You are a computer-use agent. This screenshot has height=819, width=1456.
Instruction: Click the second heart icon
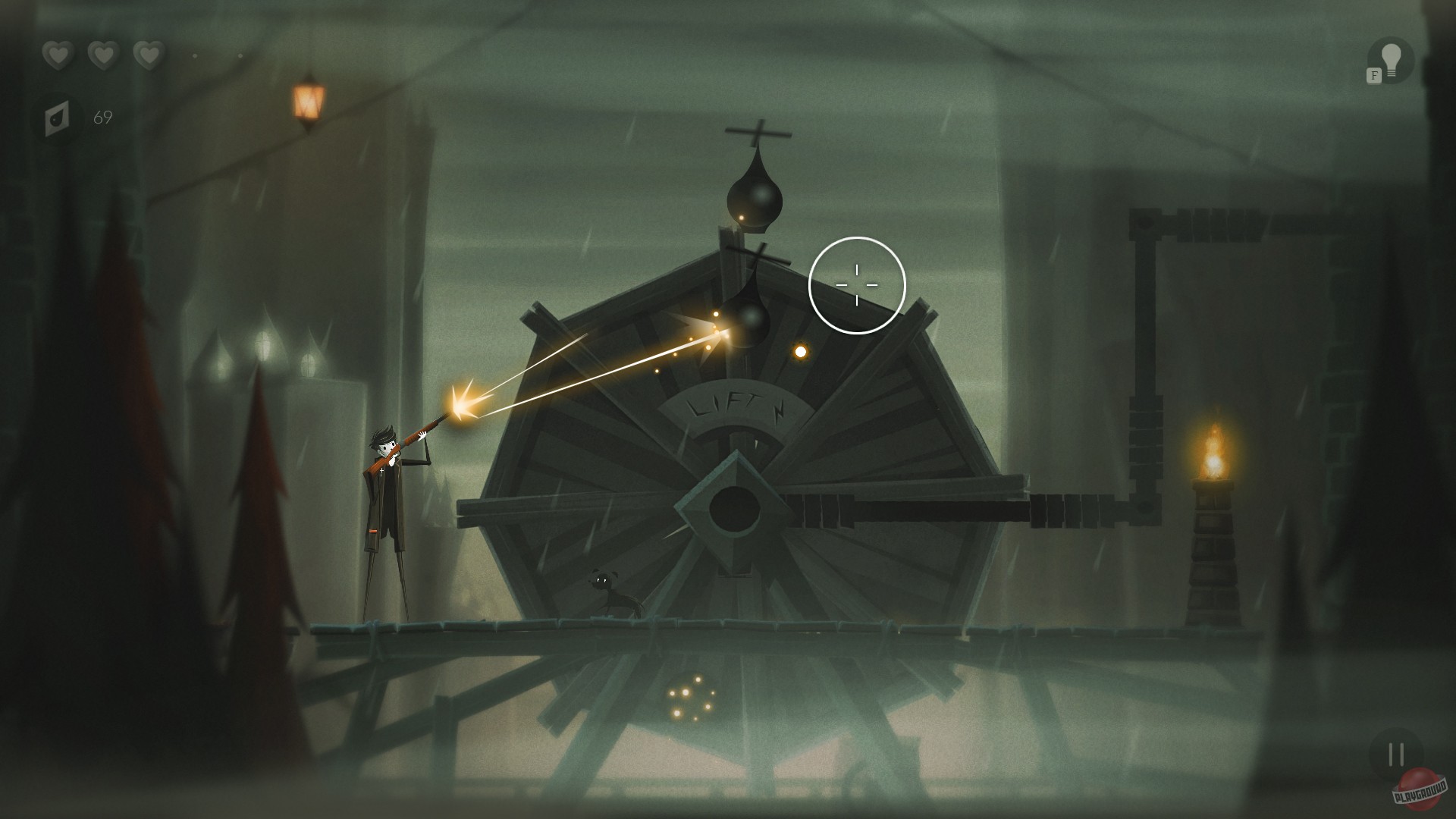[101, 55]
